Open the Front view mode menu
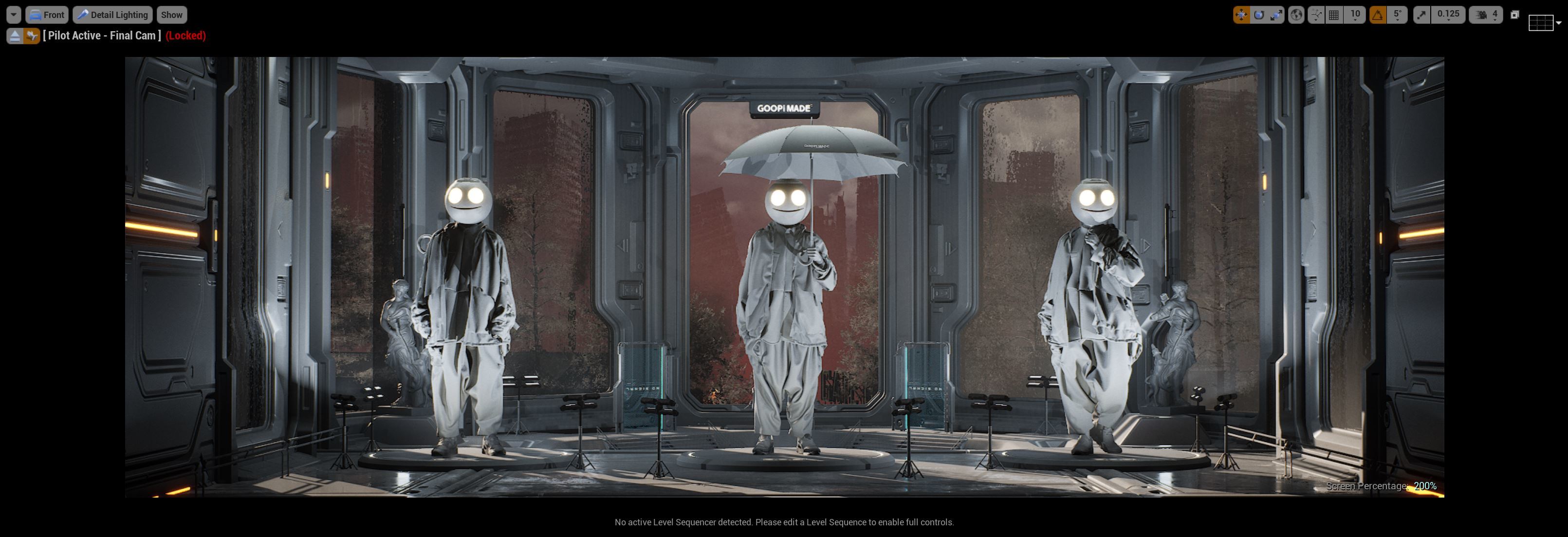Image resolution: width=1568 pixels, height=537 pixels. point(47,15)
